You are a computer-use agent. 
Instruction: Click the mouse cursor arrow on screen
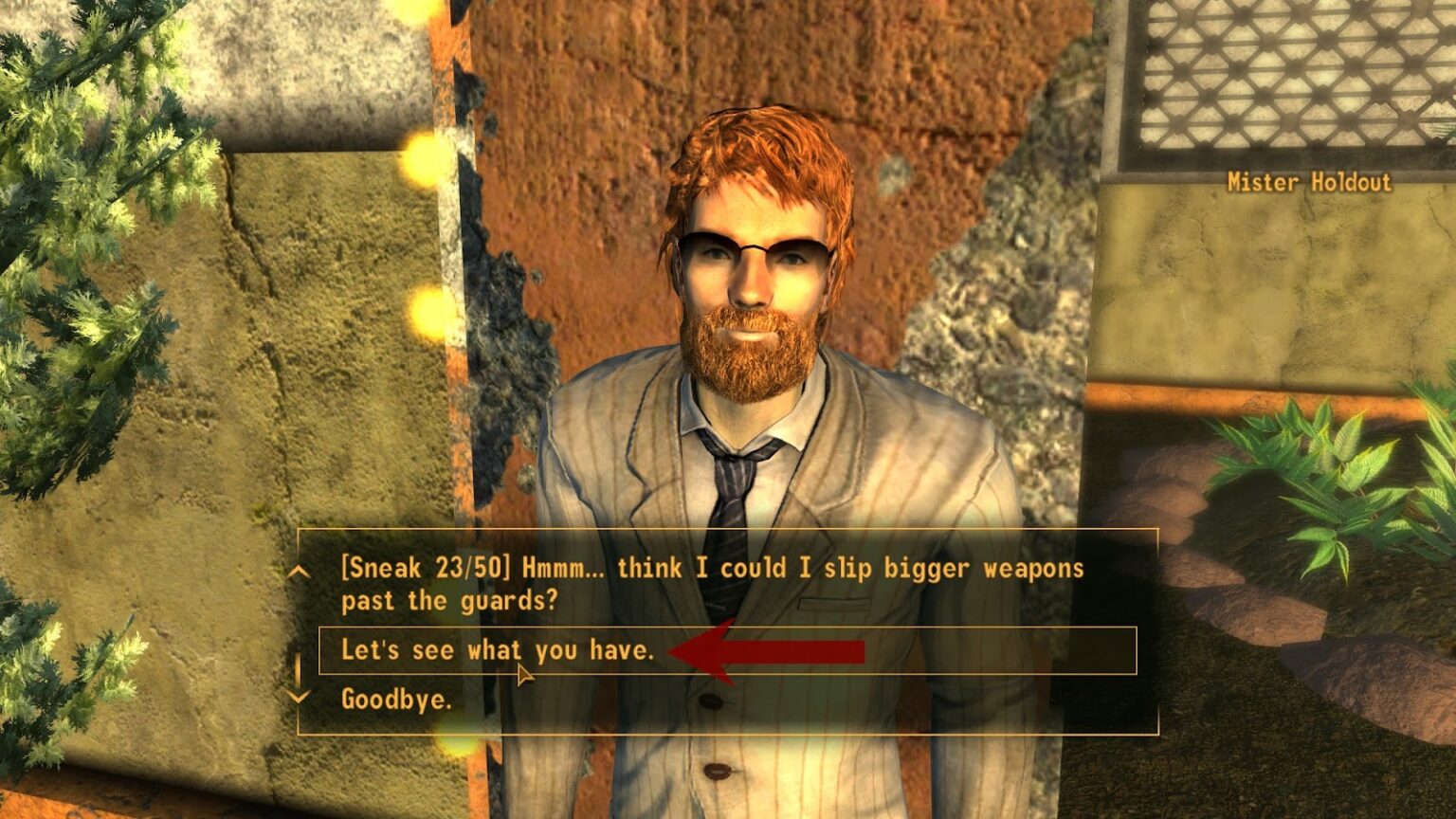pyautogui.click(x=523, y=673)
